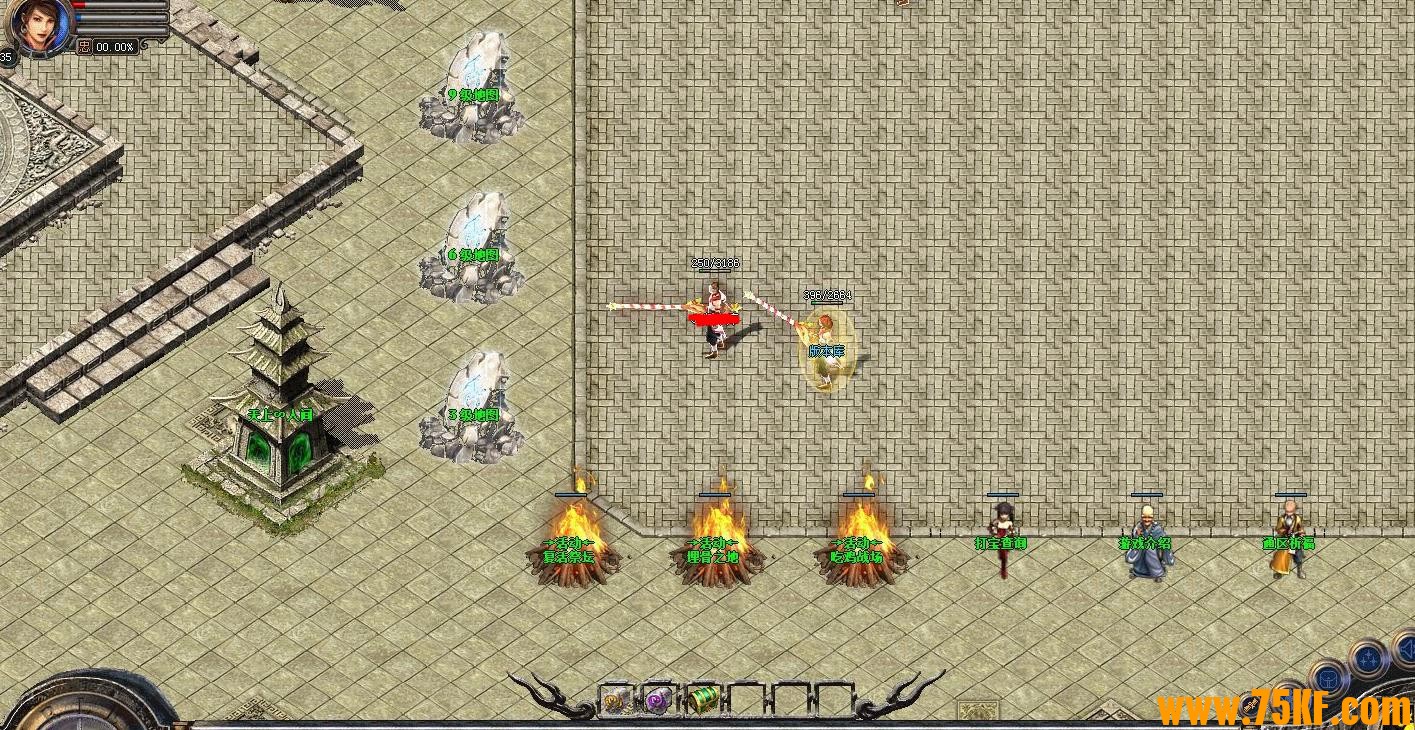1415x730 pixels.
Task: Toggle sound with the speaker button
Action: click(1404, 651)
